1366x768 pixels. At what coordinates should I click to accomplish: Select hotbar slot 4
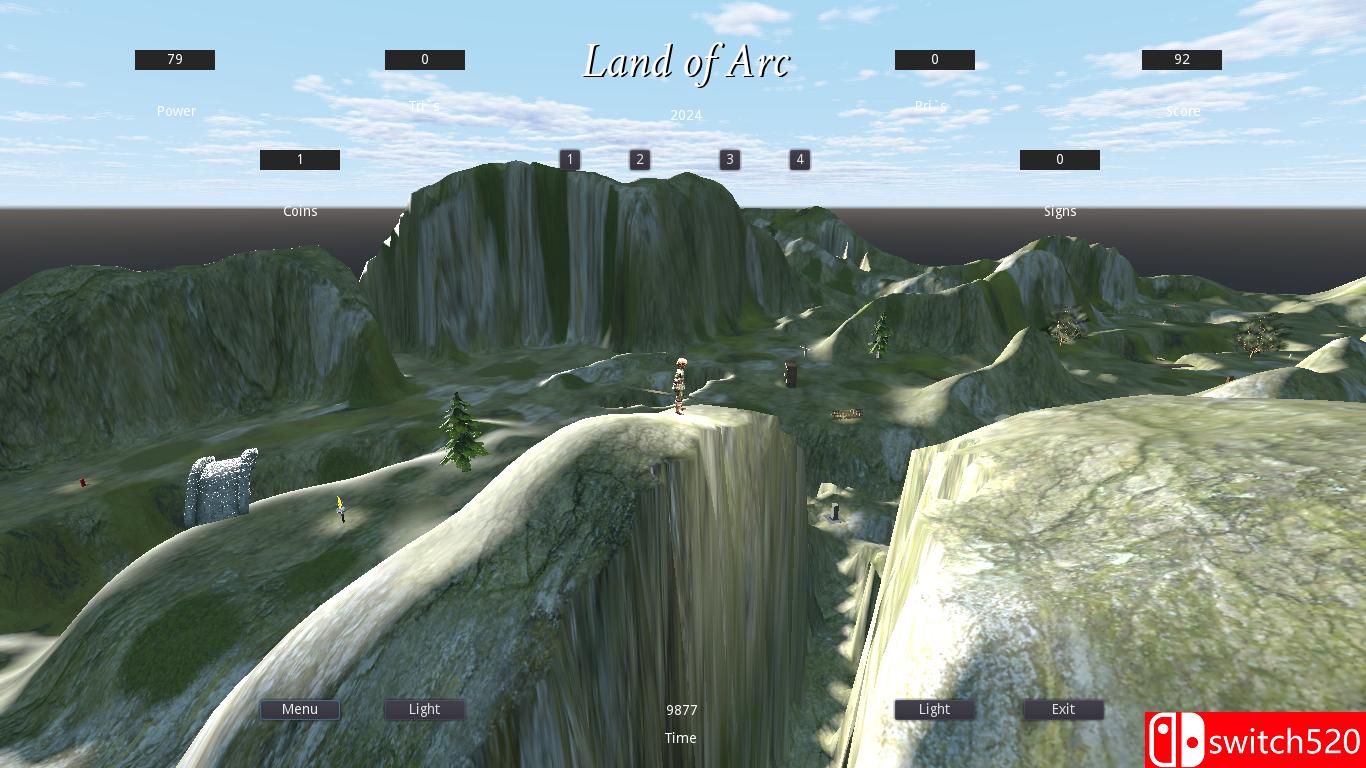[x=799, y=159]
